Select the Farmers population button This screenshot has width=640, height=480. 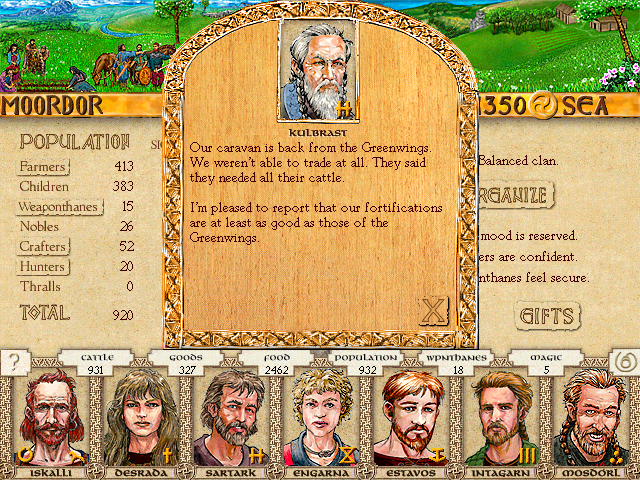coord(43,166)
